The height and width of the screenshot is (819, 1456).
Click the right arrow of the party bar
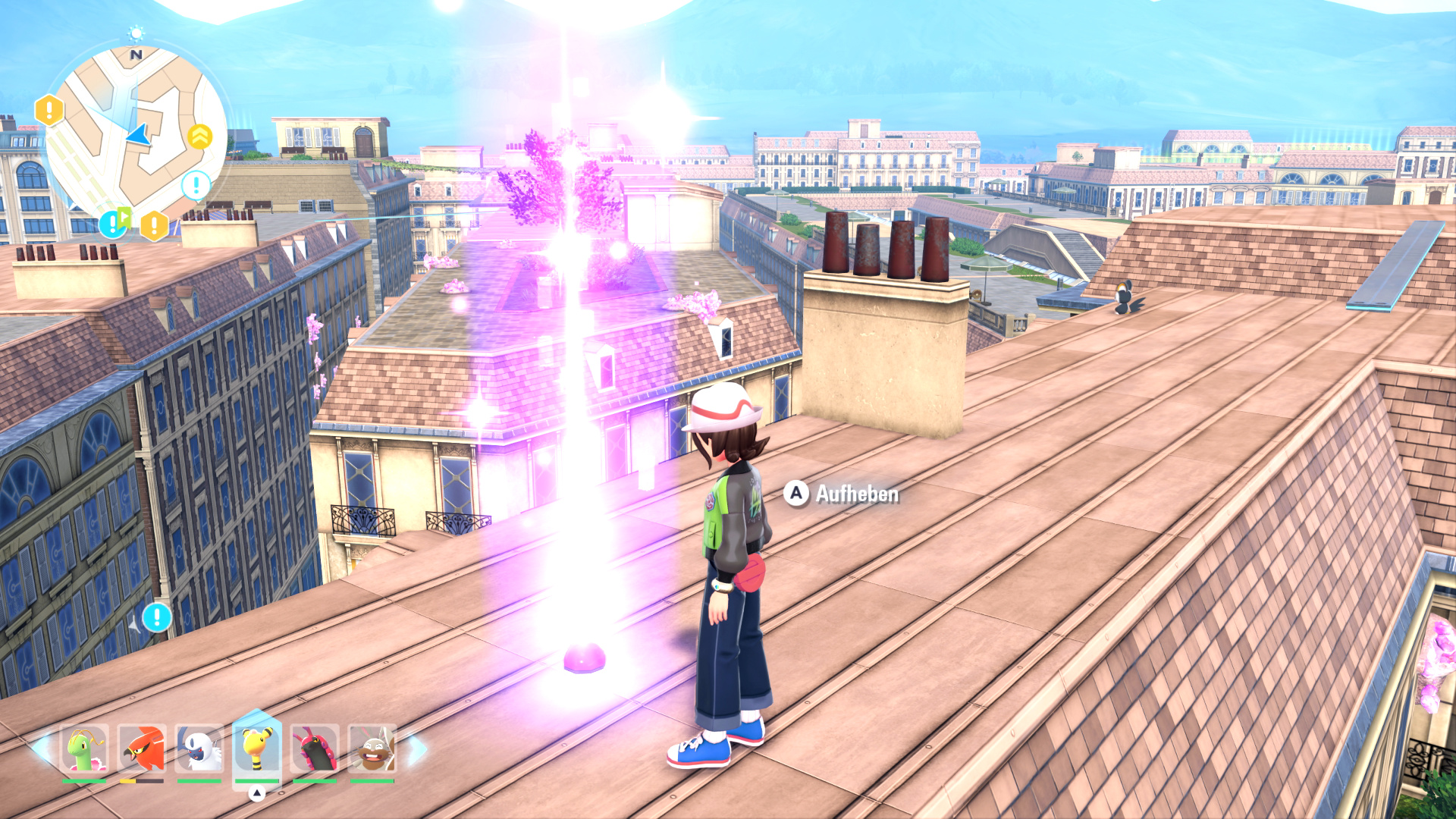(x=417, y=749)
